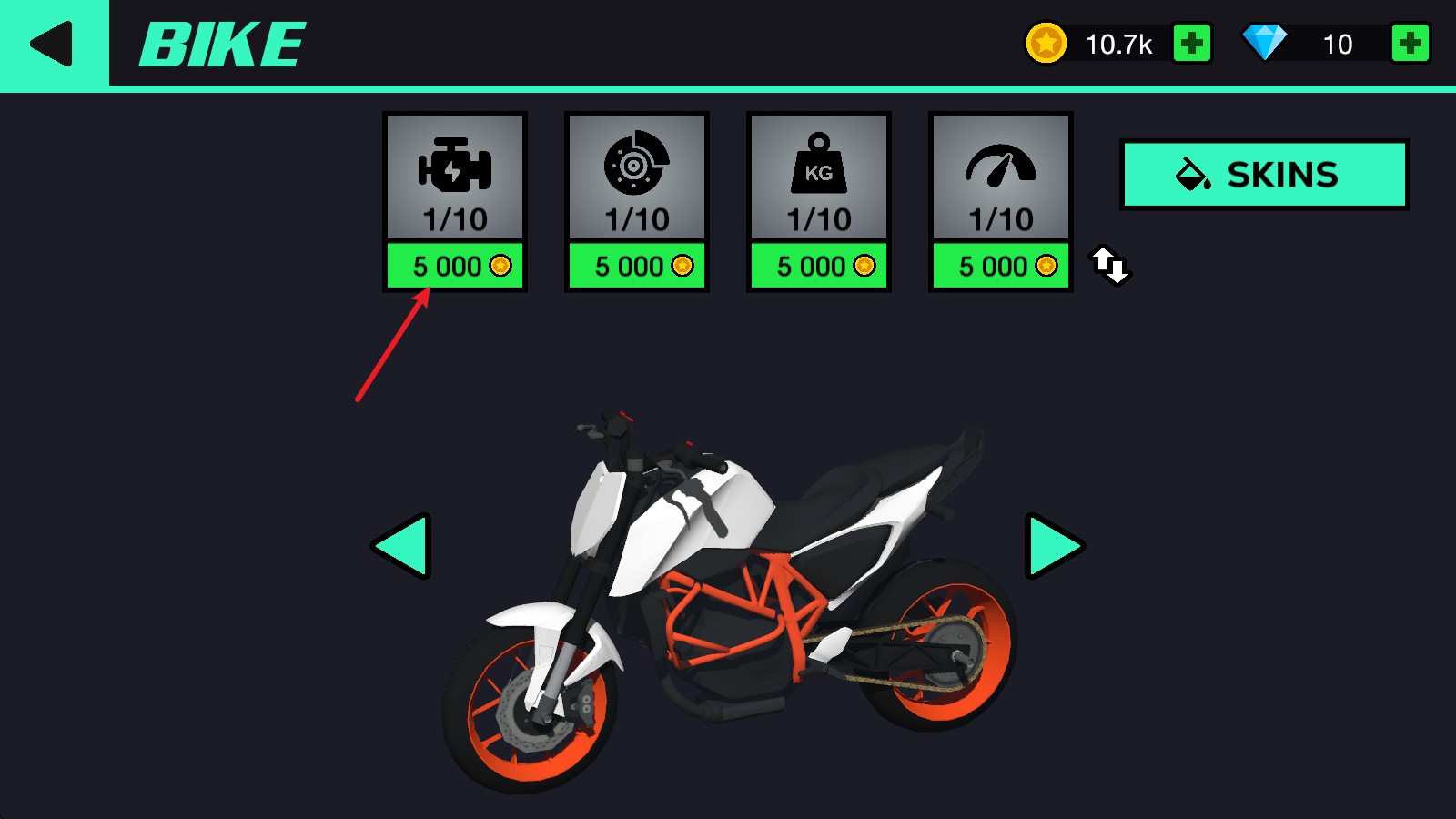Go back using the arrow button
Image resolution: width=1456 pixels, height=819 pixels.
tap(53, 44)
